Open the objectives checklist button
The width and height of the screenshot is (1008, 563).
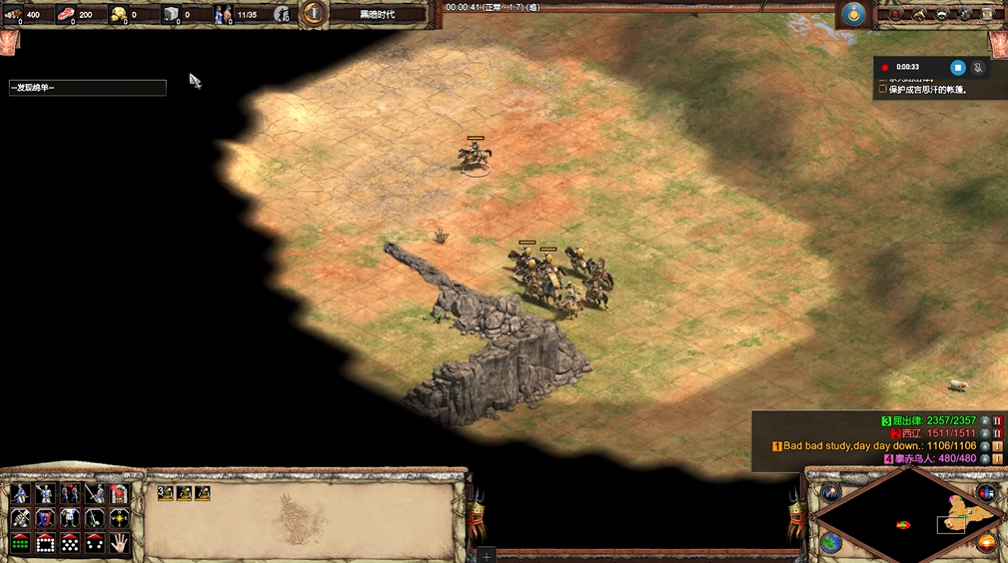894,13
